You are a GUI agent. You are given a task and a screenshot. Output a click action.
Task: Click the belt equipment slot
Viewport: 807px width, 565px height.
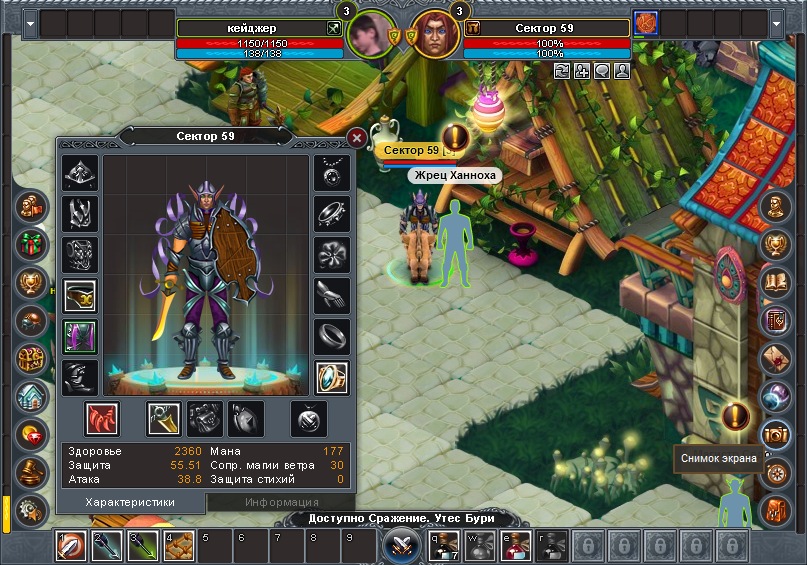[x=80, y=294]
